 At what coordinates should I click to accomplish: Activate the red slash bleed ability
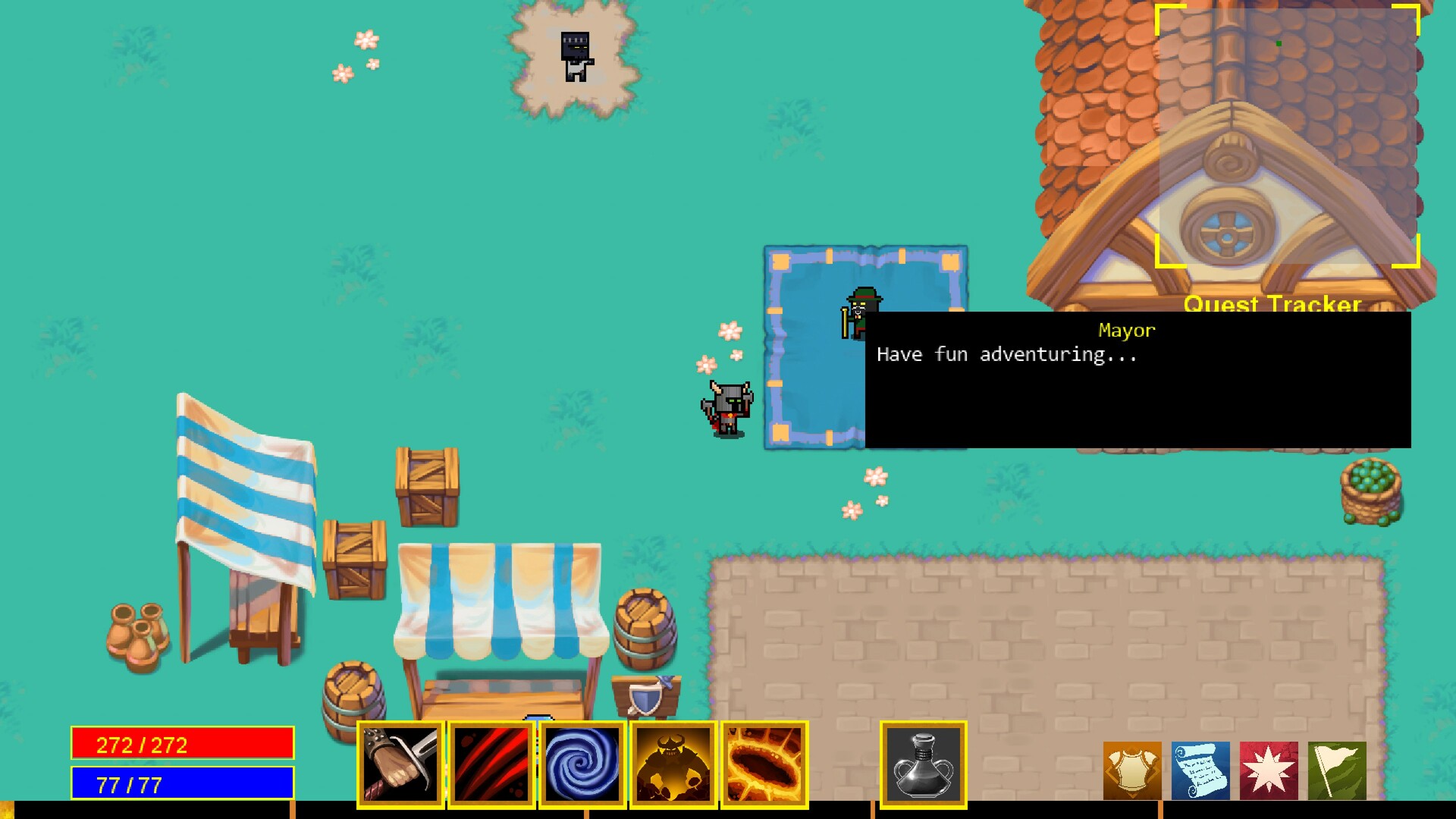(x=491, y=764)
